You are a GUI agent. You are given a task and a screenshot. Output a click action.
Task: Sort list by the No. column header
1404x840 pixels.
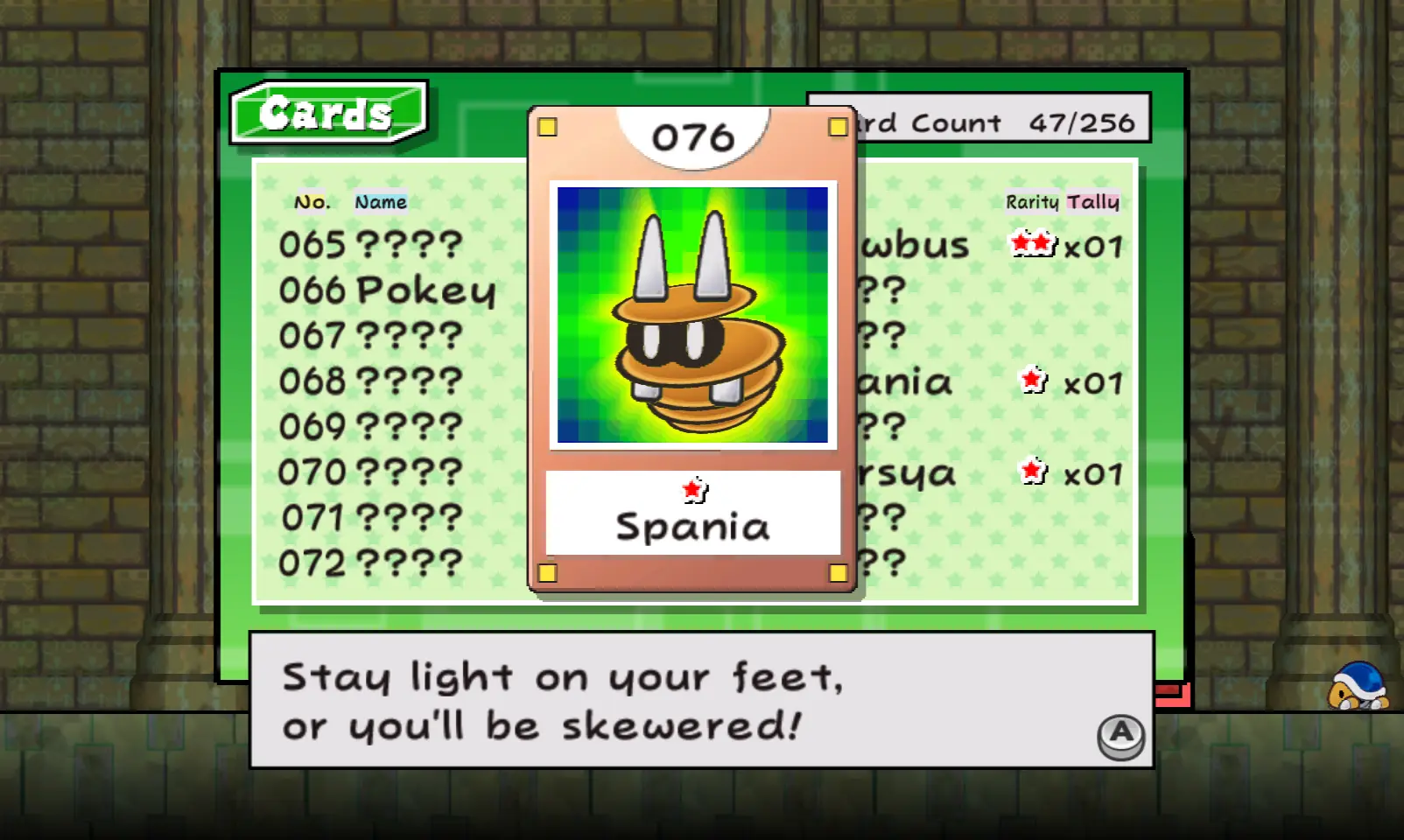(x=312, y=202)
